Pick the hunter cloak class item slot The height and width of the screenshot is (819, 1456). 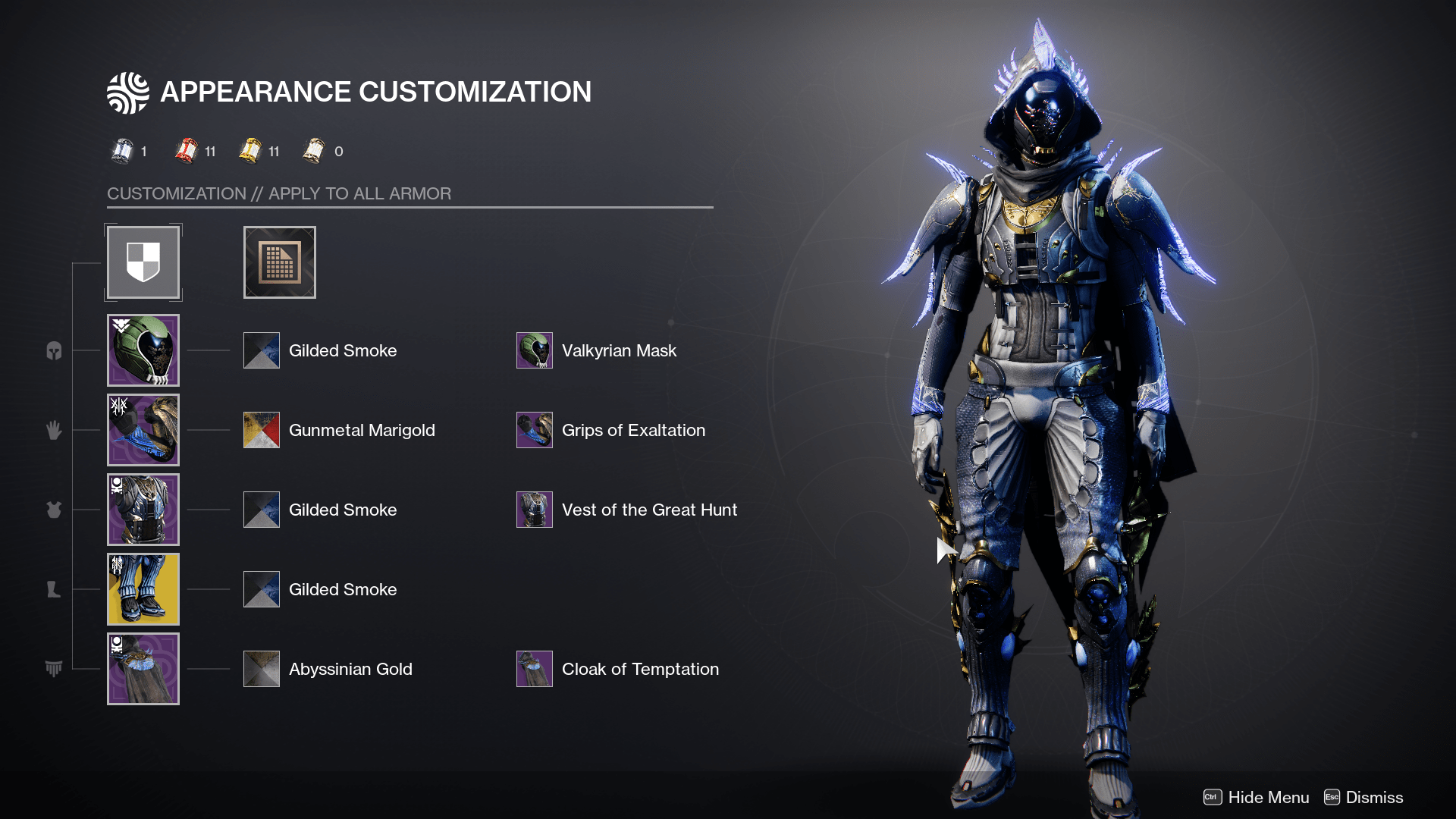(143, 669)
